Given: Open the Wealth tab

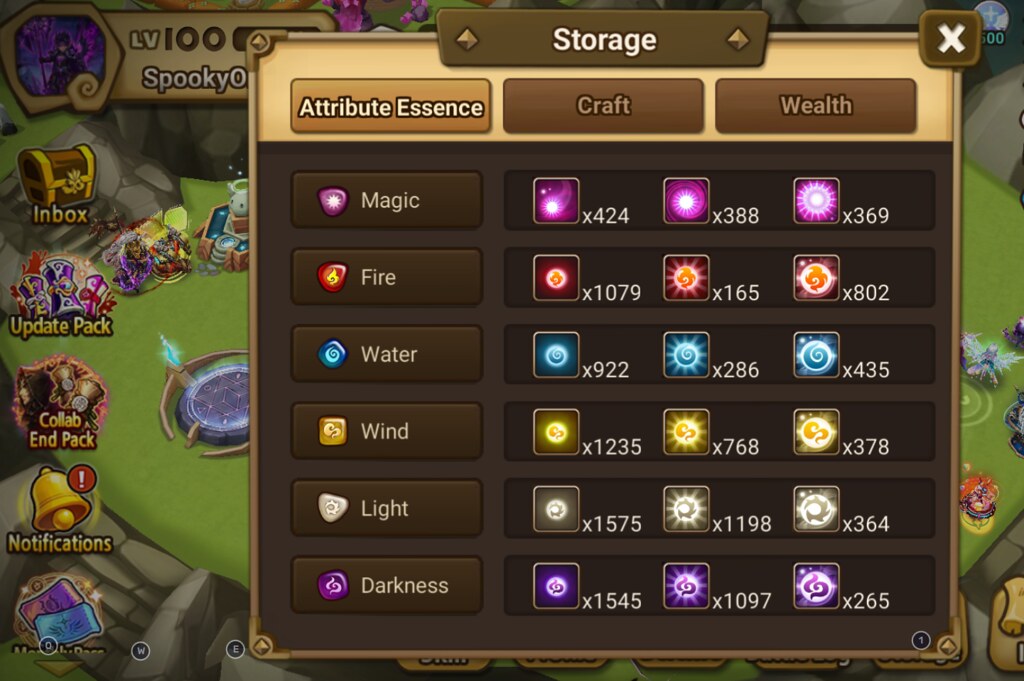Looking at the screenshot, I should [815, 106].
